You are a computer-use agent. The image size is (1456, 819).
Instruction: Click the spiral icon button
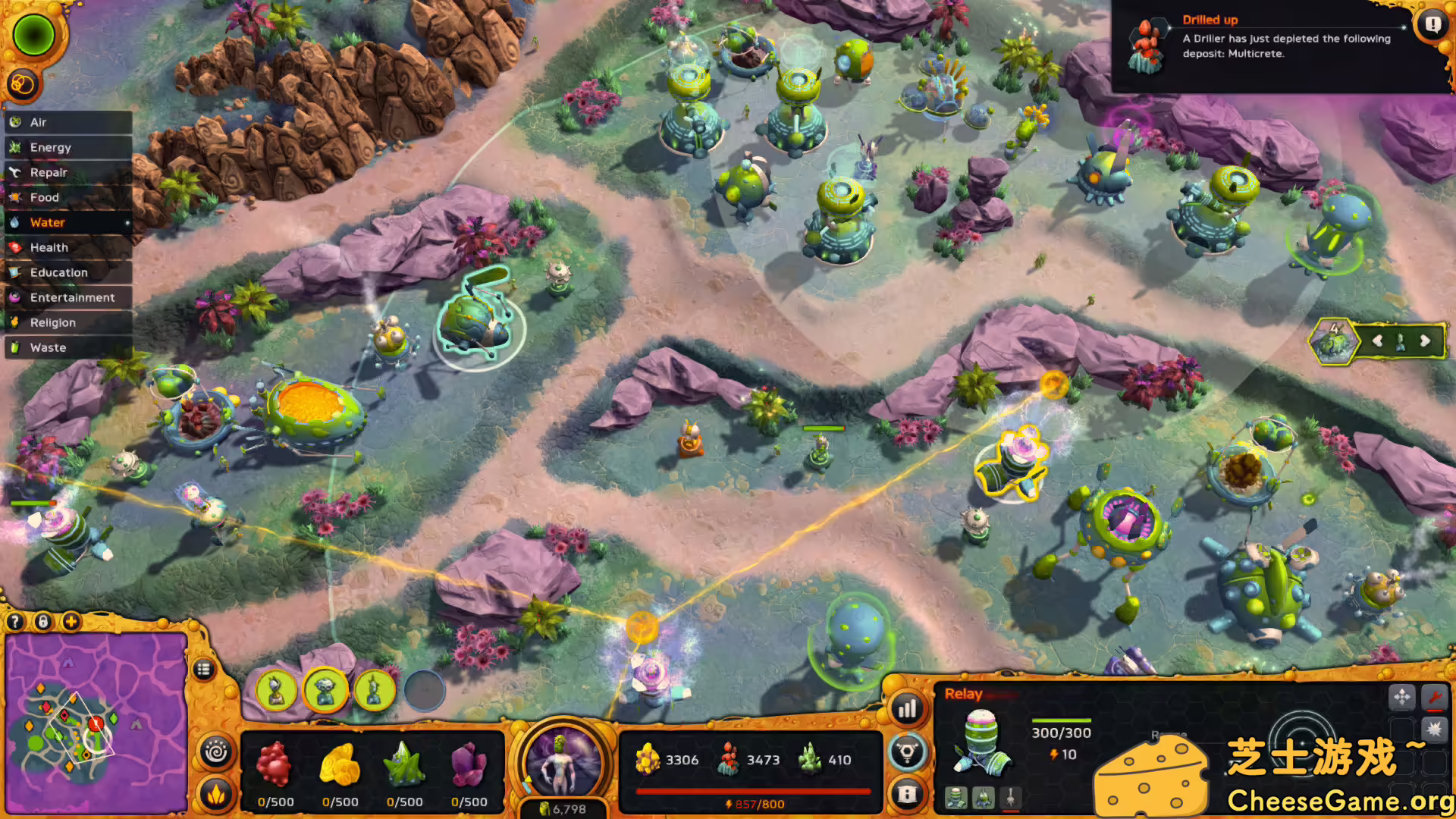tap(216, 752)
